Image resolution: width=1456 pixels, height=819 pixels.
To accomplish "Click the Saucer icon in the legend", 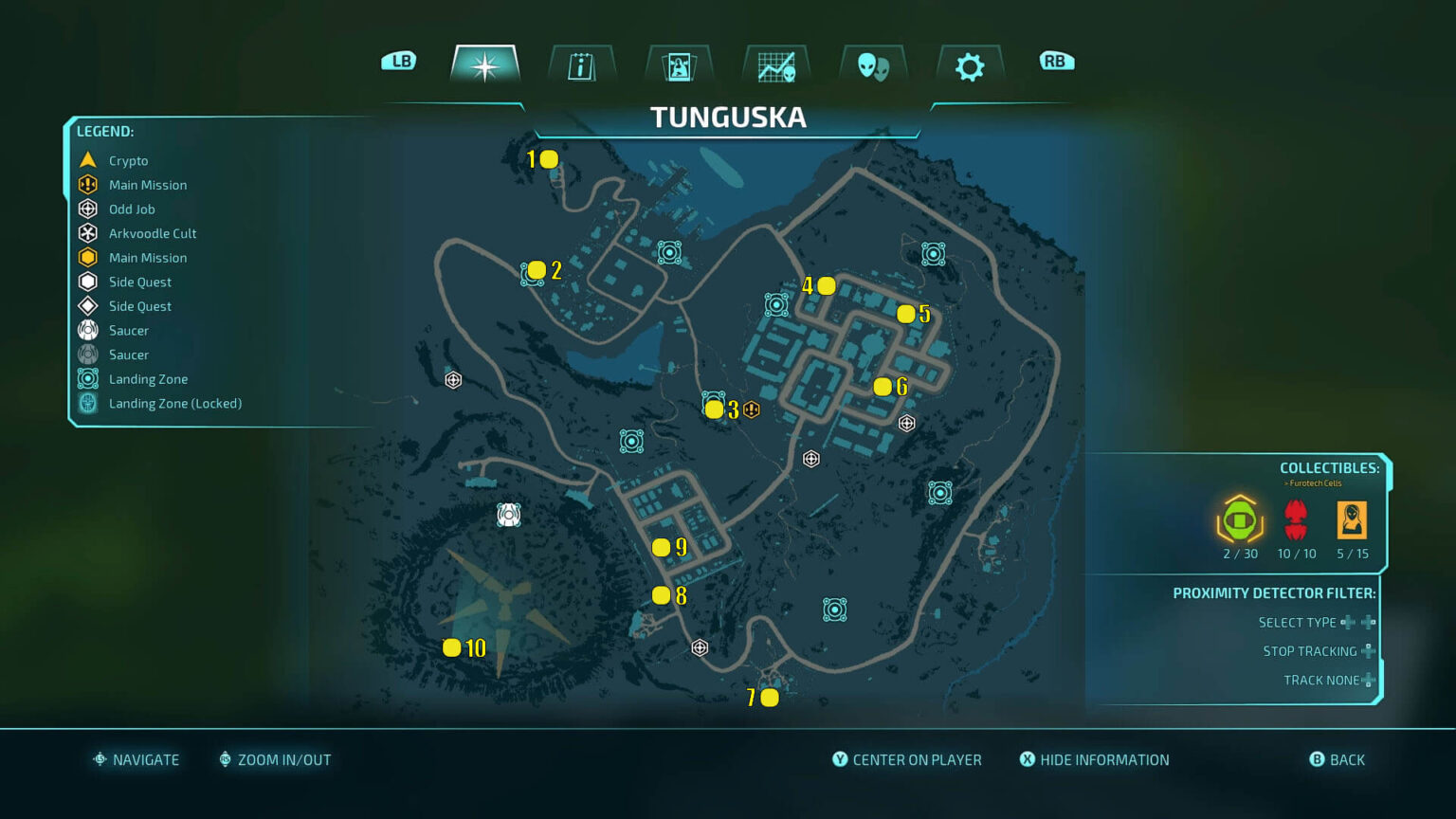I will click(86, 330).
